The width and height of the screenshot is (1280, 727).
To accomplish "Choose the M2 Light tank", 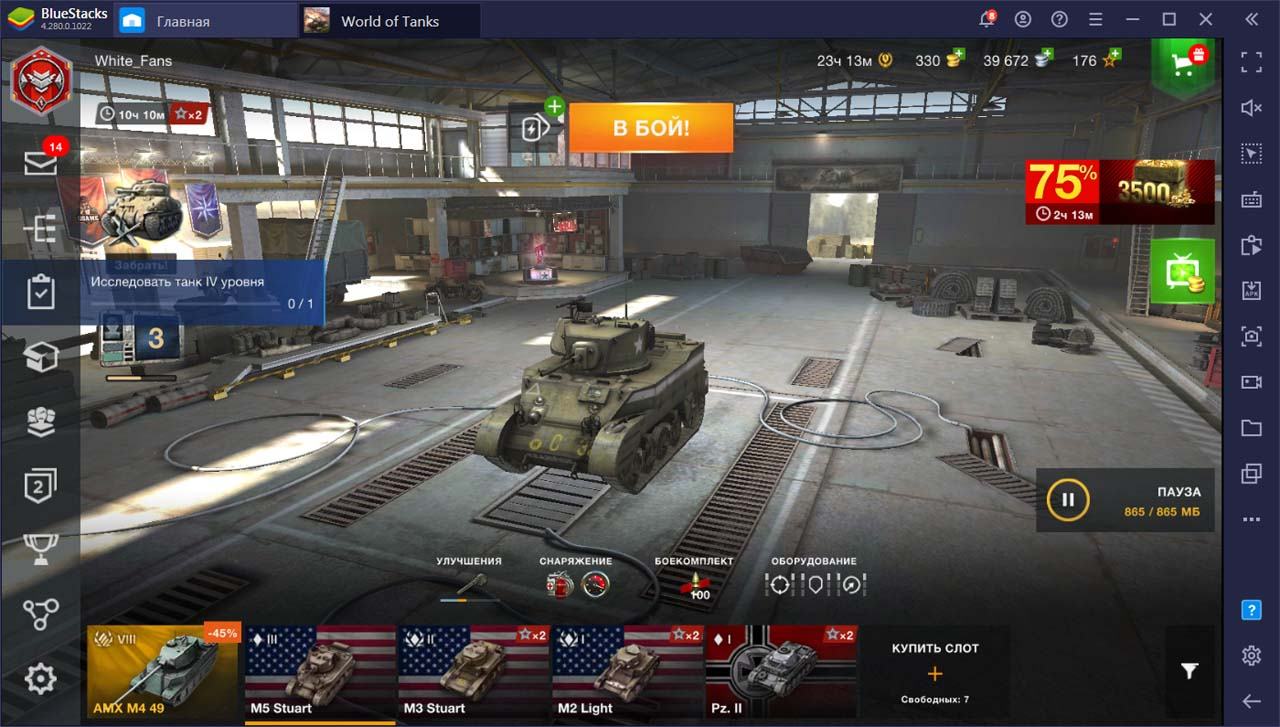I will 627,673.
